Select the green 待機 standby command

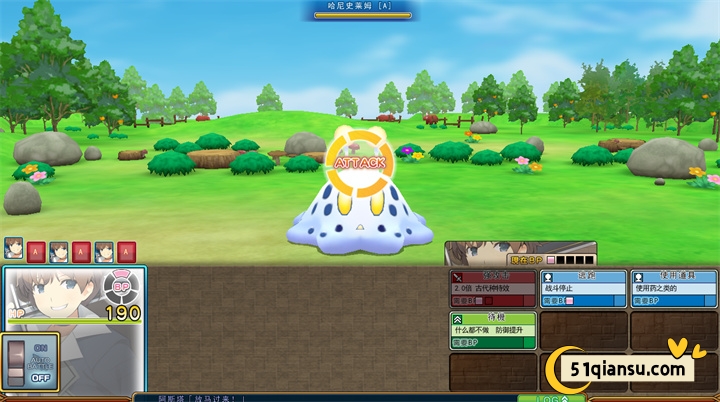coord(492,330)
